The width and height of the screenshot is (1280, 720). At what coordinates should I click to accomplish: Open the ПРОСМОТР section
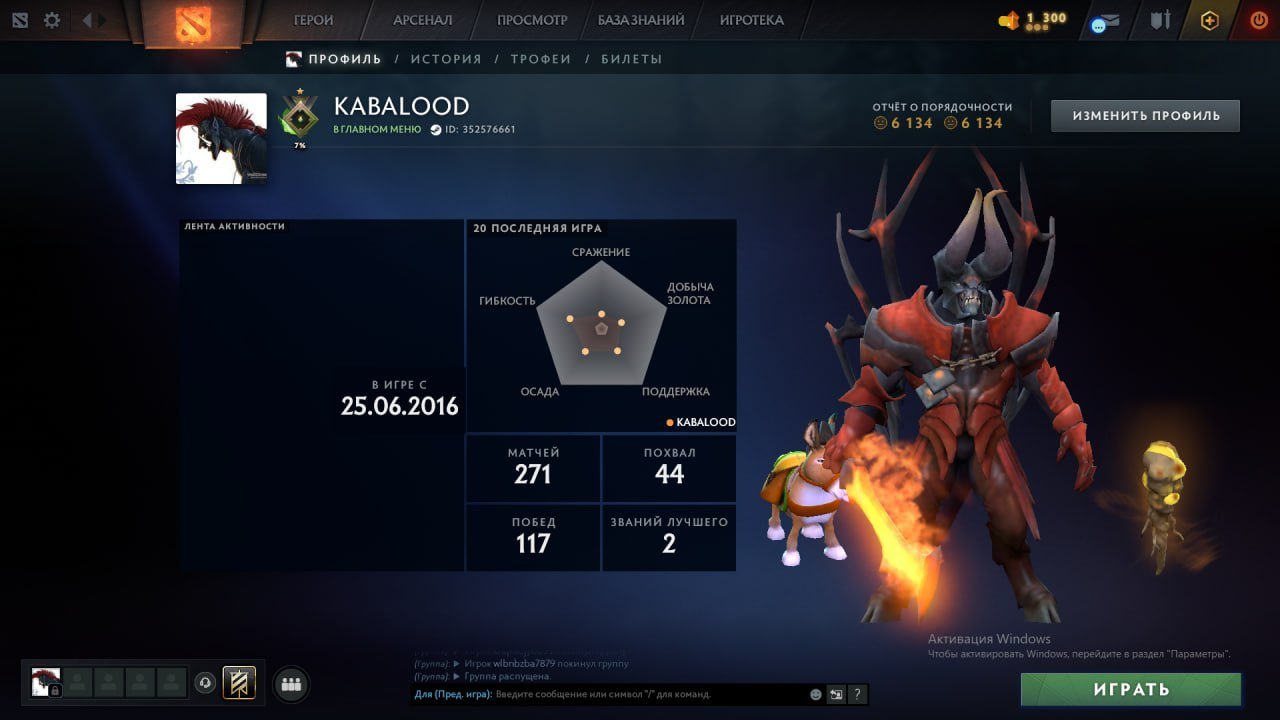pyautogui.click(x=532, y=20)
